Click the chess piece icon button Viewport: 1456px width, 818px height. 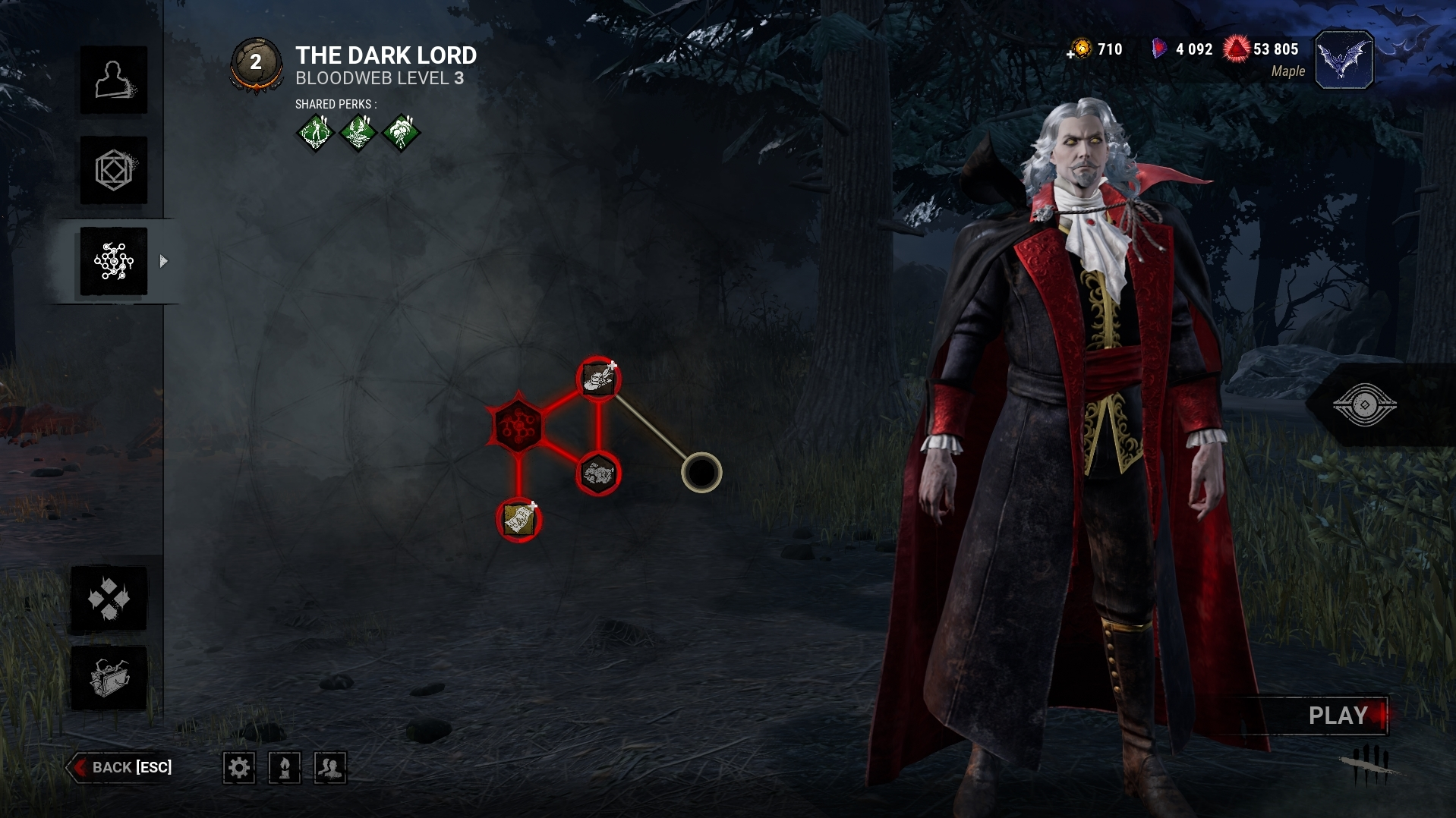[x=285, y=768]
